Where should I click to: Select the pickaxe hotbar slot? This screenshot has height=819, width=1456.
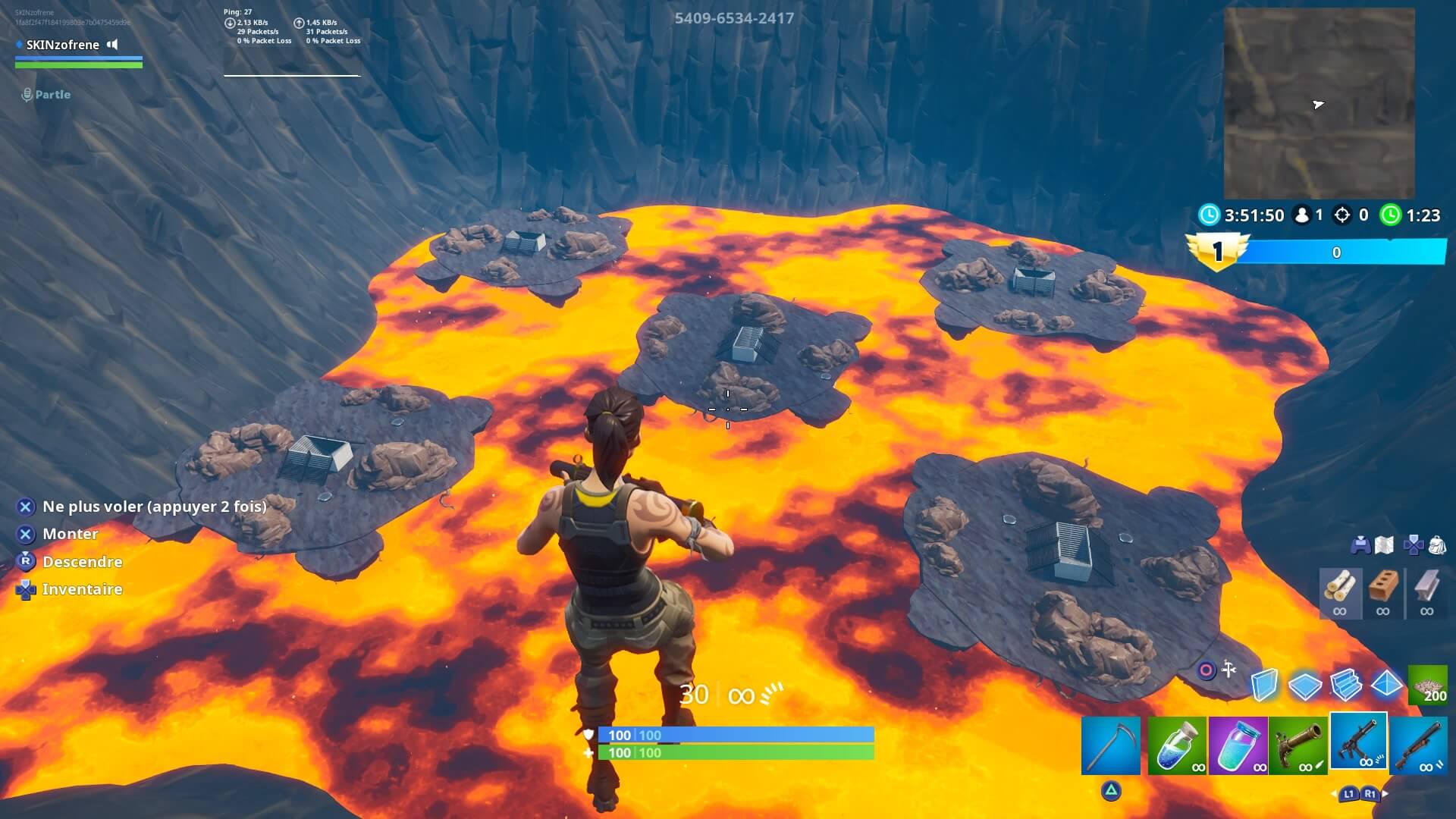coord(1113,743)
